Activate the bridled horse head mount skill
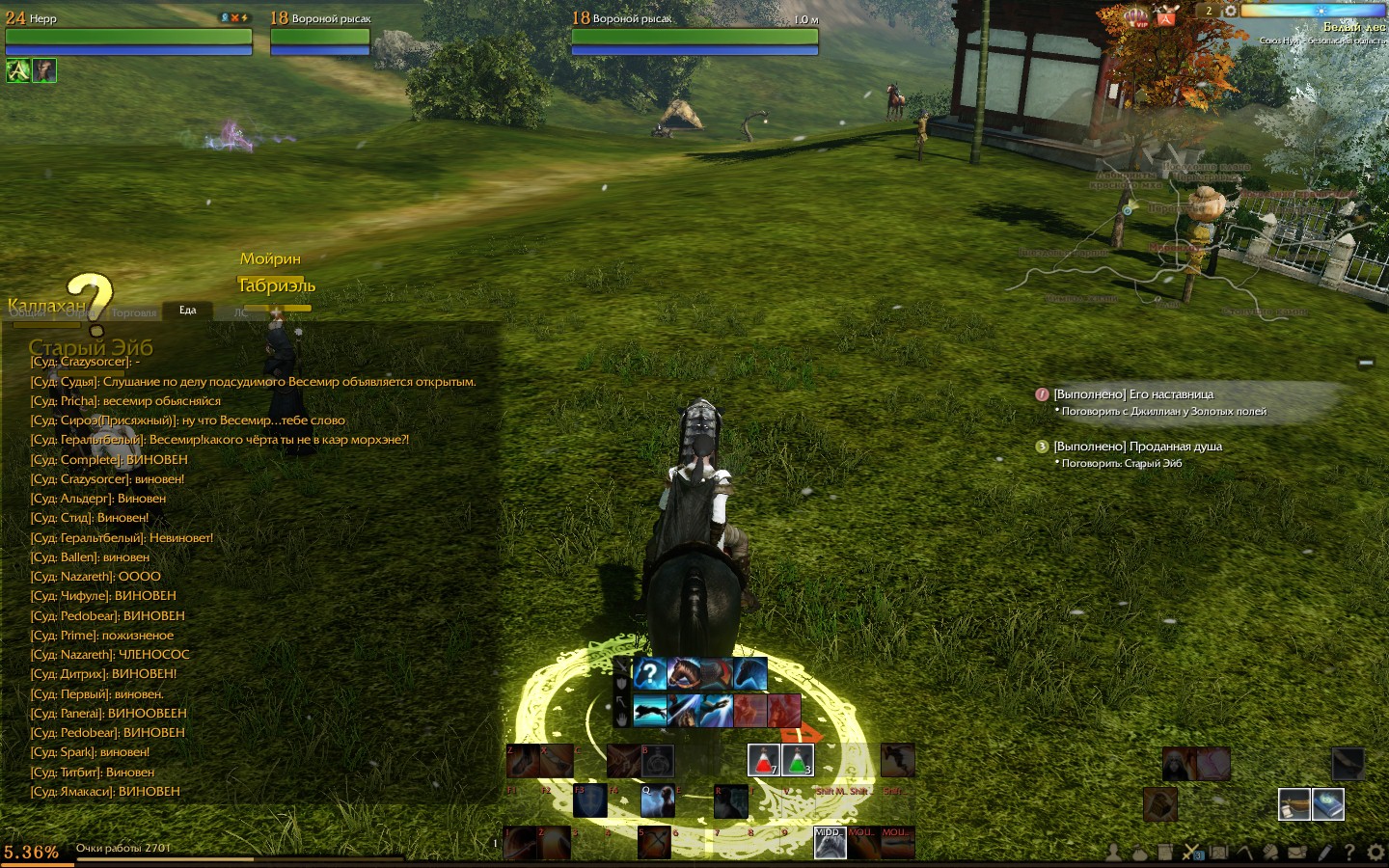Screen dimensions: 1389x868 [684, 673]
